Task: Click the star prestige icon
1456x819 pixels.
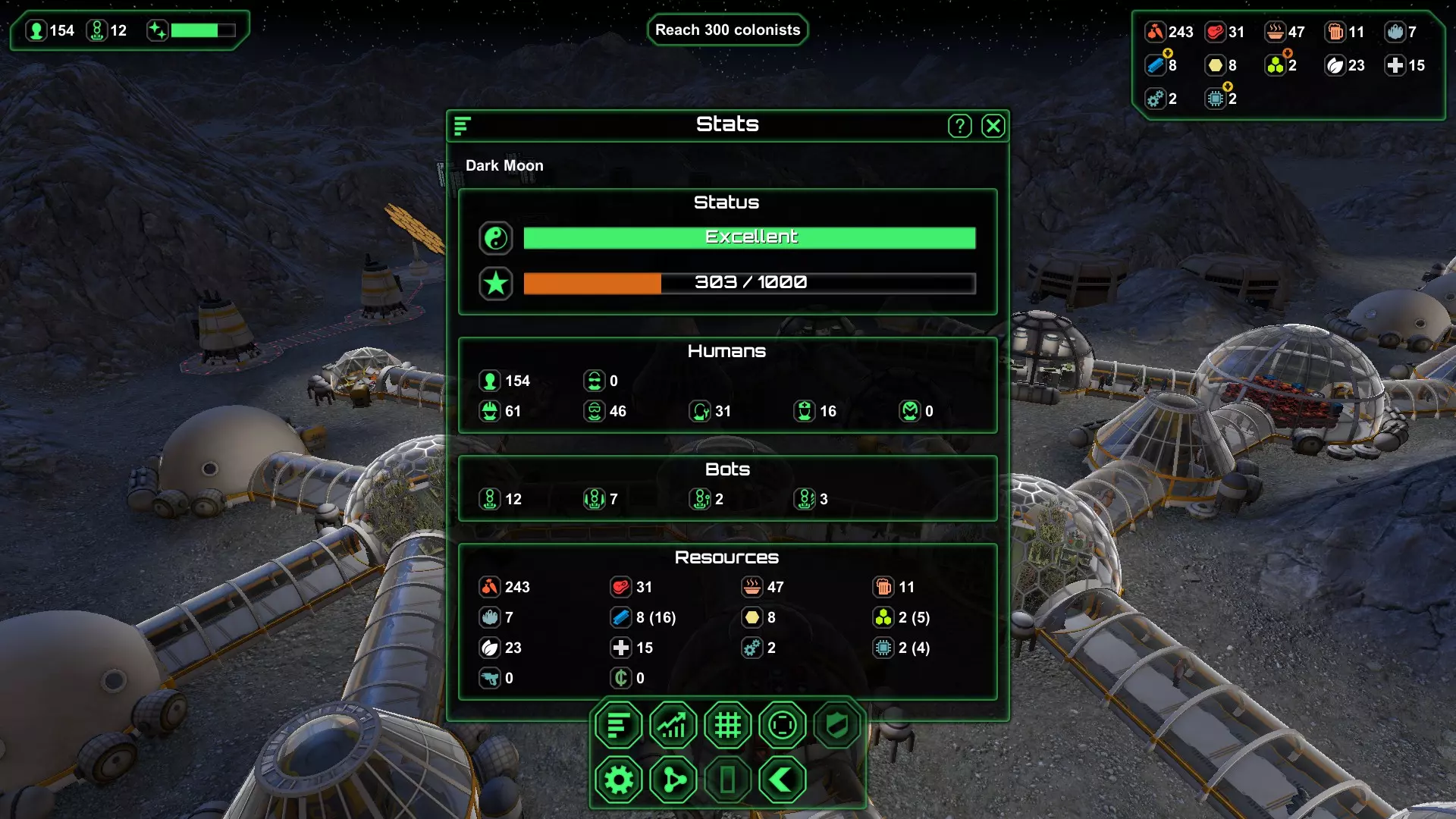Action: coord(495,284)
